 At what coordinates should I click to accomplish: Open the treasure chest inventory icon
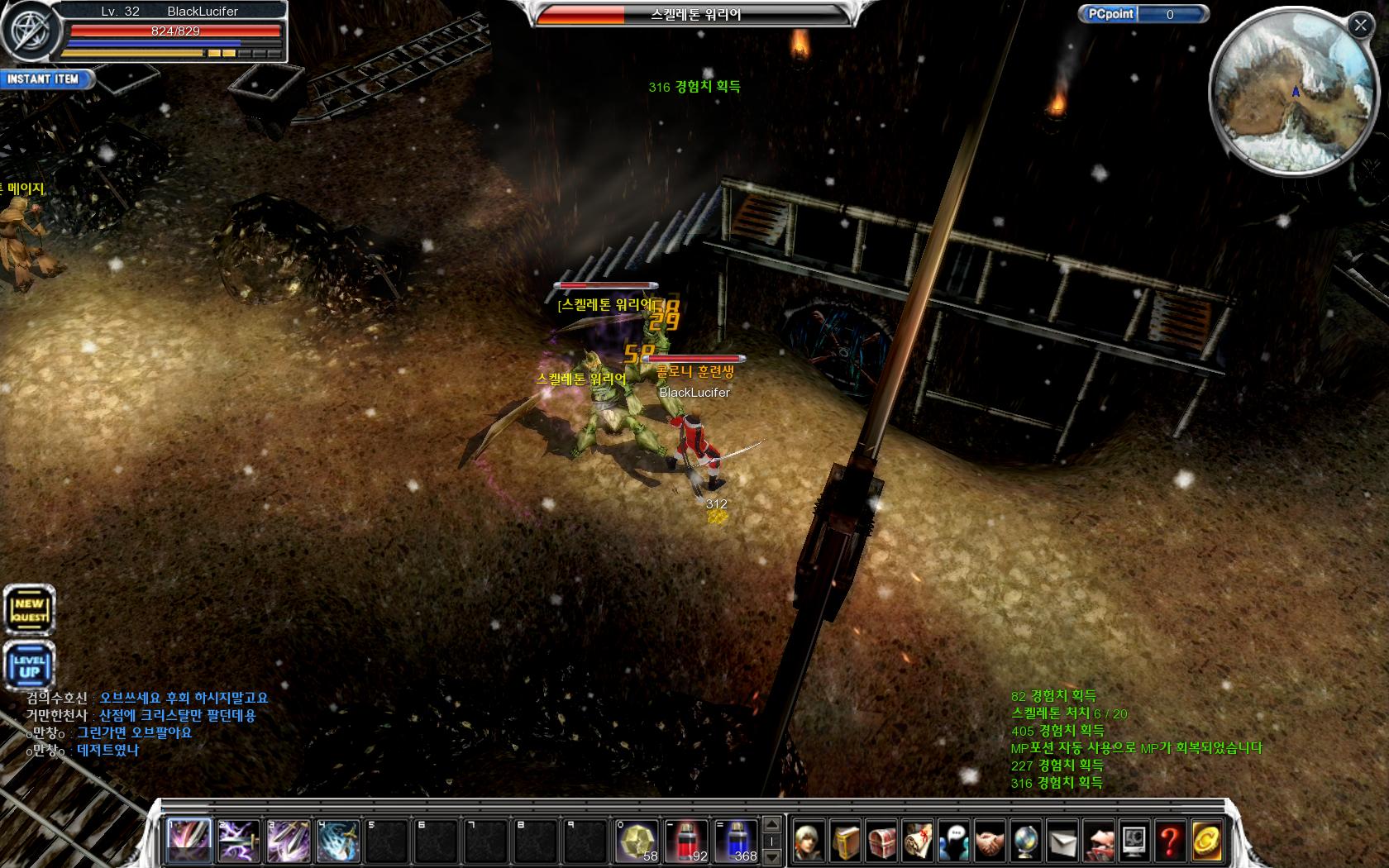click(882, 842)
